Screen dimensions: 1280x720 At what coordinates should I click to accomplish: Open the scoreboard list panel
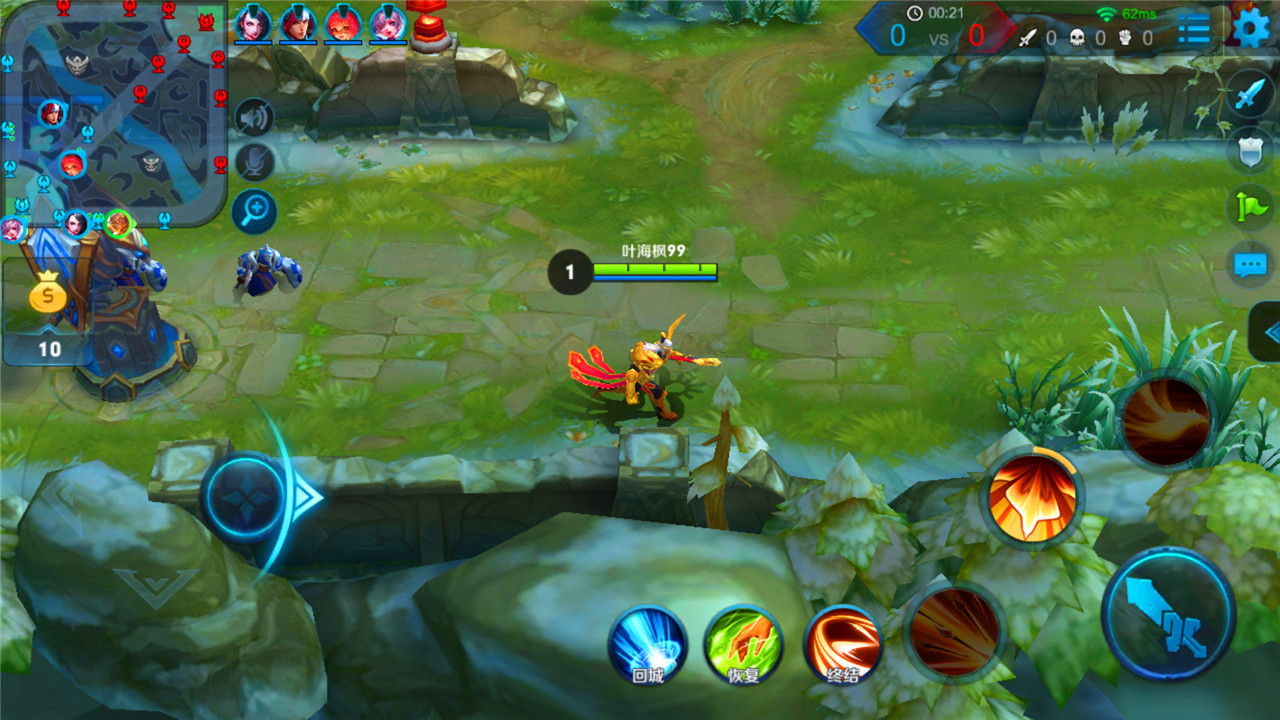pos(1193,30)
